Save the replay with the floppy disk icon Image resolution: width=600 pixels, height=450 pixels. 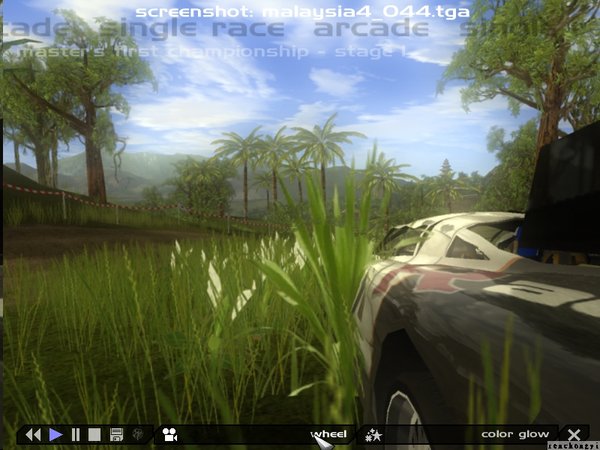pyautogui.click(x=116, y=435)
